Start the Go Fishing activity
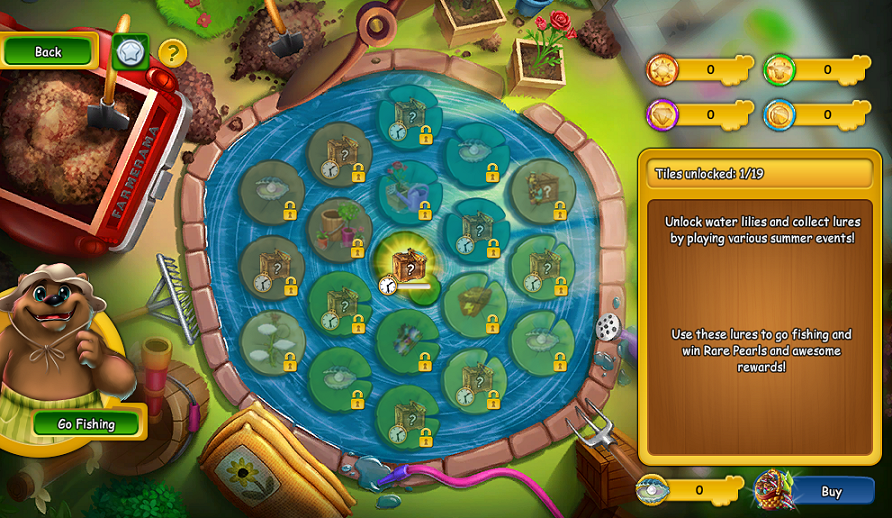The height and width of the screenshot is (518, 892). coord(87,424)
